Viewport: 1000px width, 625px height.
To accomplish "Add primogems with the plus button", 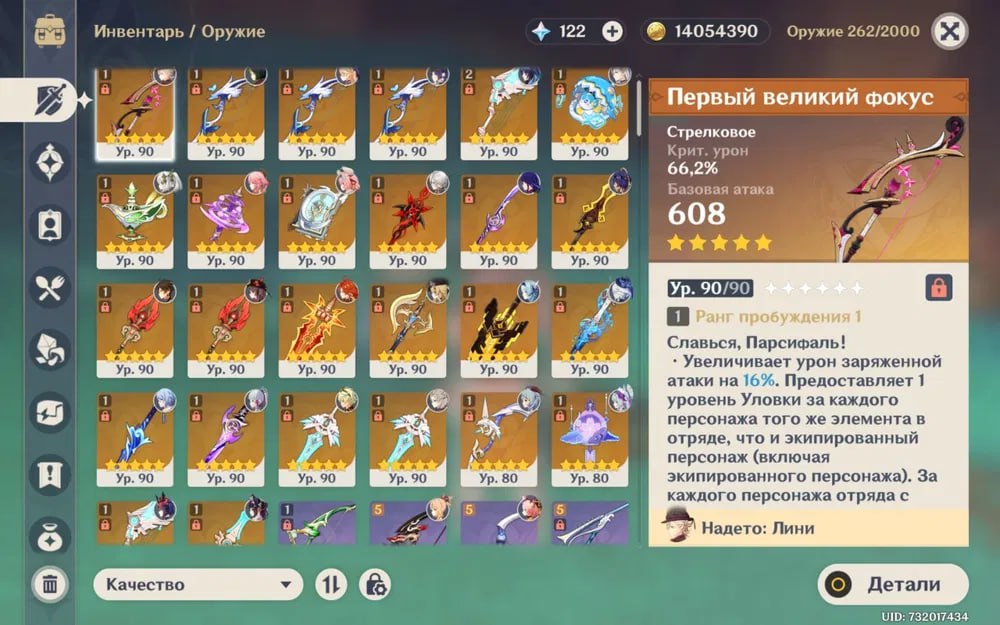I will [612, 31].
